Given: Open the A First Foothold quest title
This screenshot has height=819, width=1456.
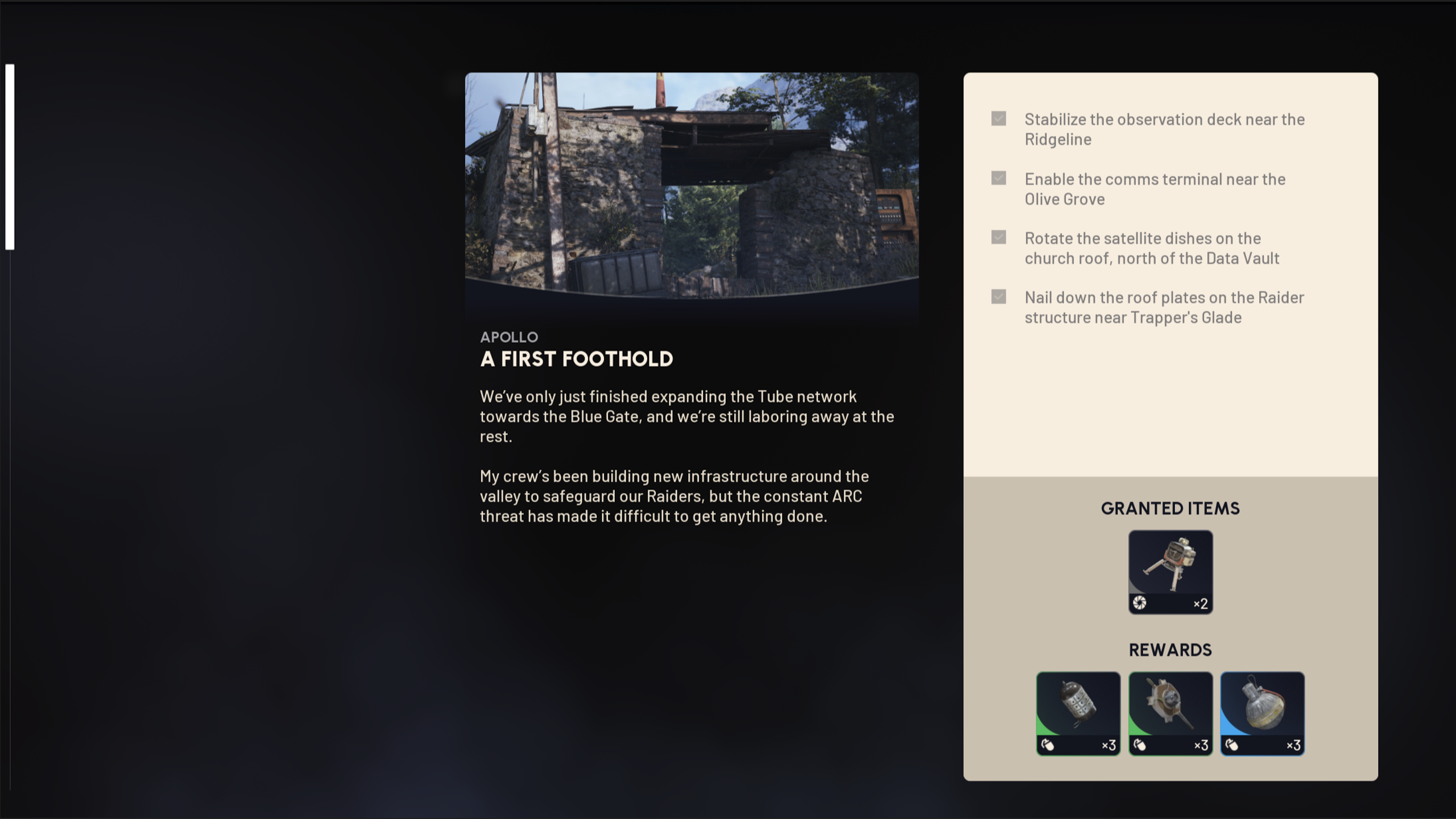Looking at the screenshot, I should point(576,359).
